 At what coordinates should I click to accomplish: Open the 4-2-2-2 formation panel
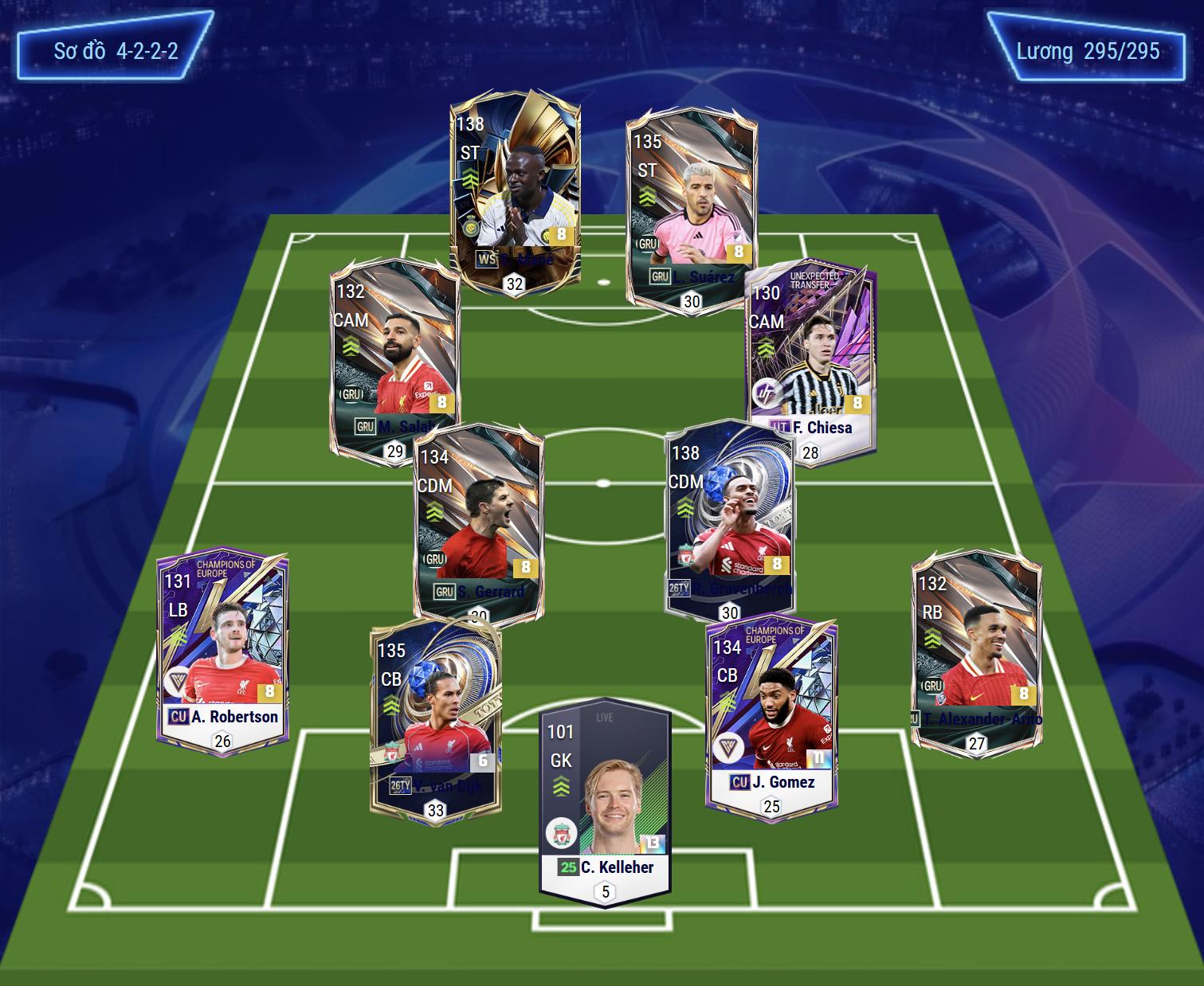pyautogui.click(x=115, y=51)
